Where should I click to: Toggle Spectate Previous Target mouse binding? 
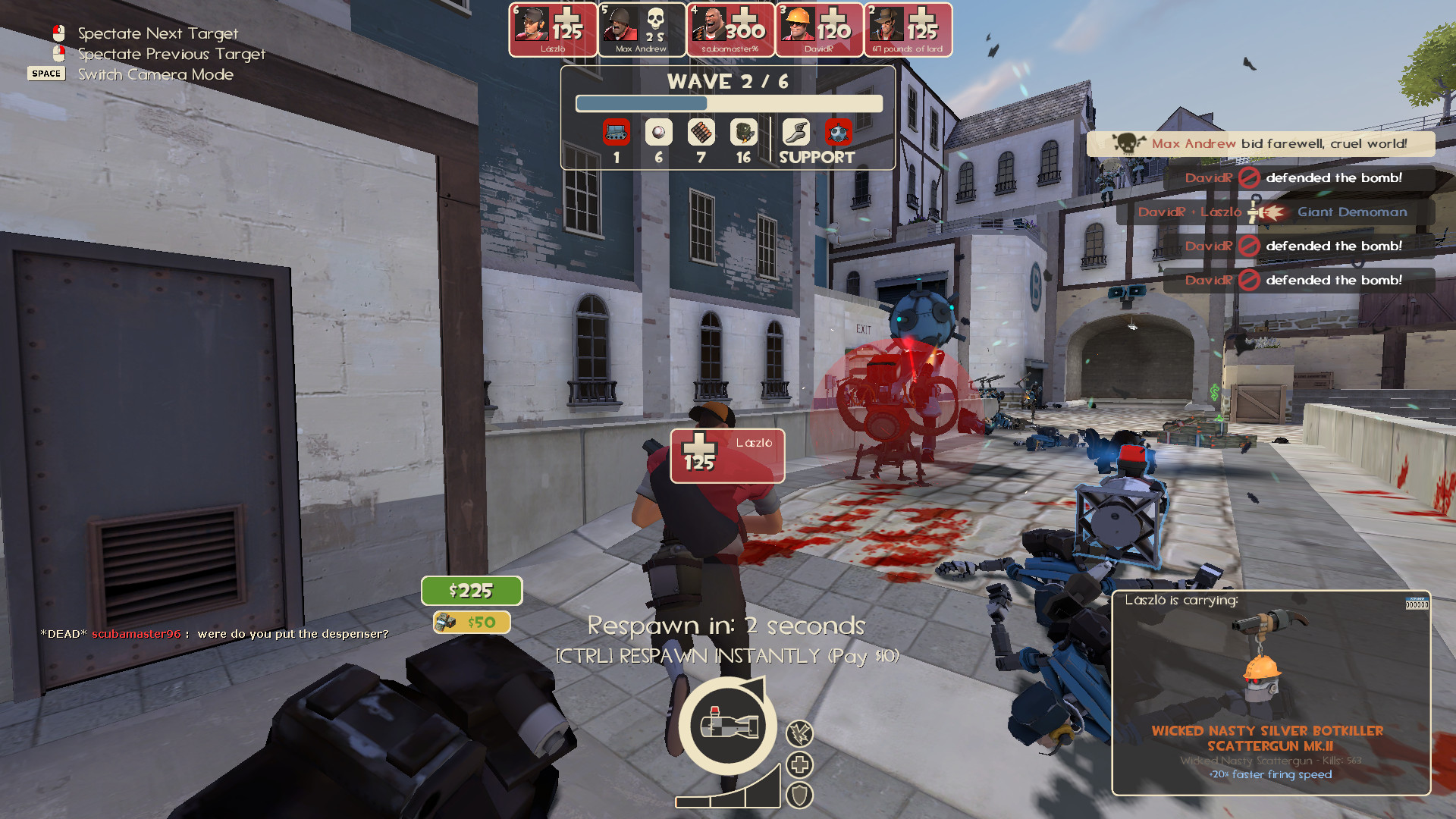click(x=58, y=53)
